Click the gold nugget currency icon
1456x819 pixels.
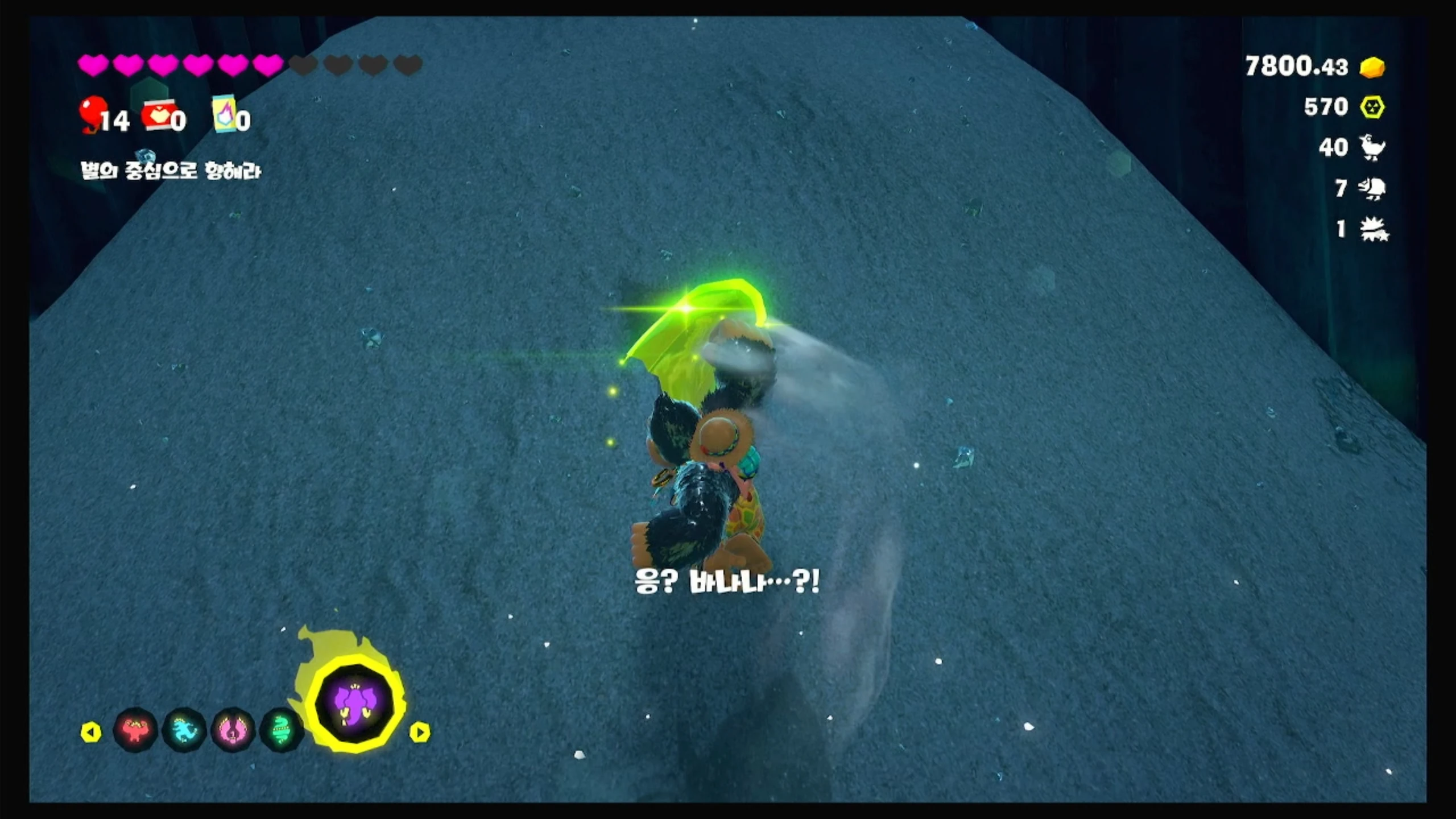pos(1372,67)
